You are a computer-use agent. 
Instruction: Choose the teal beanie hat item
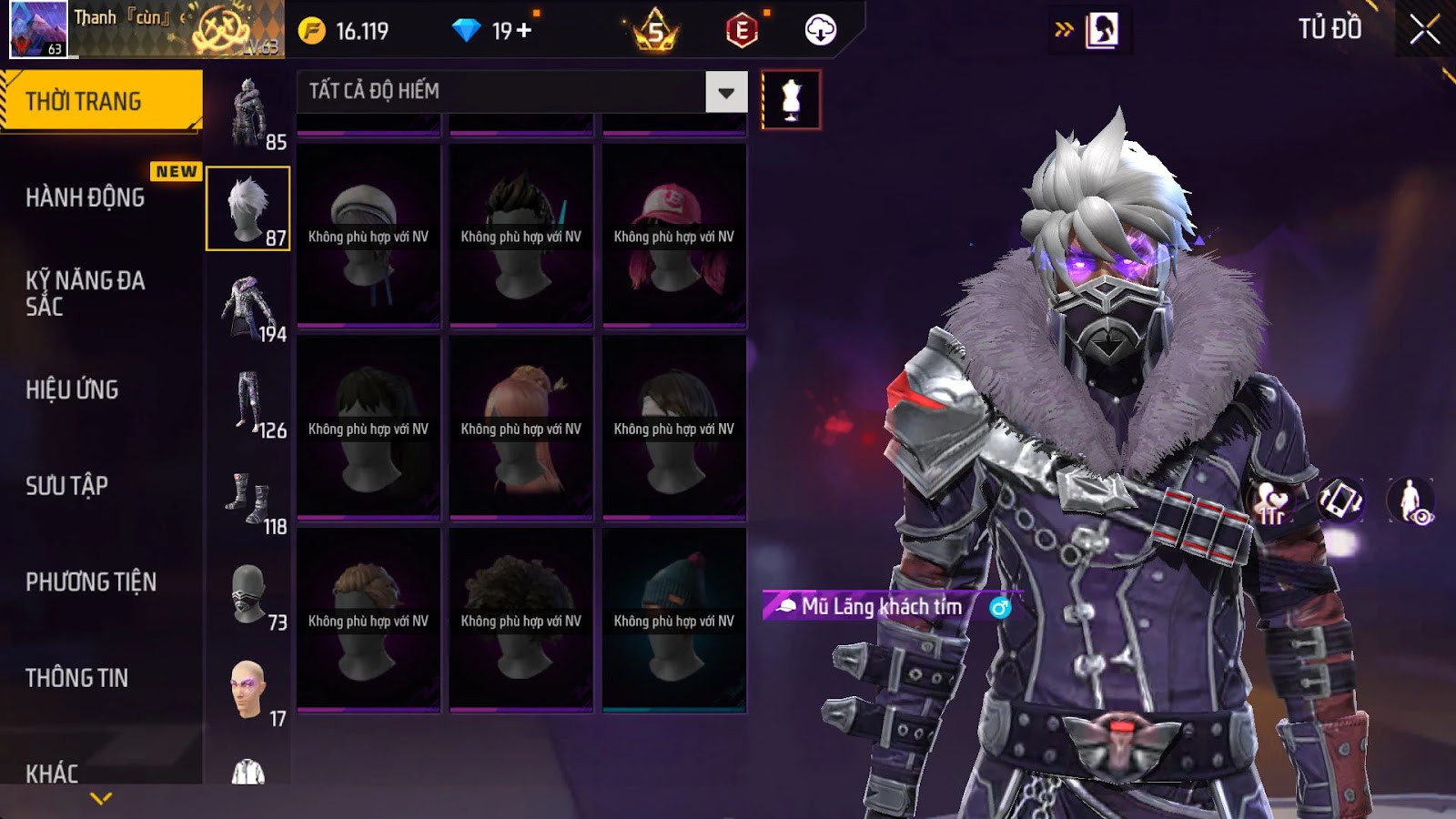pos(674,620)
